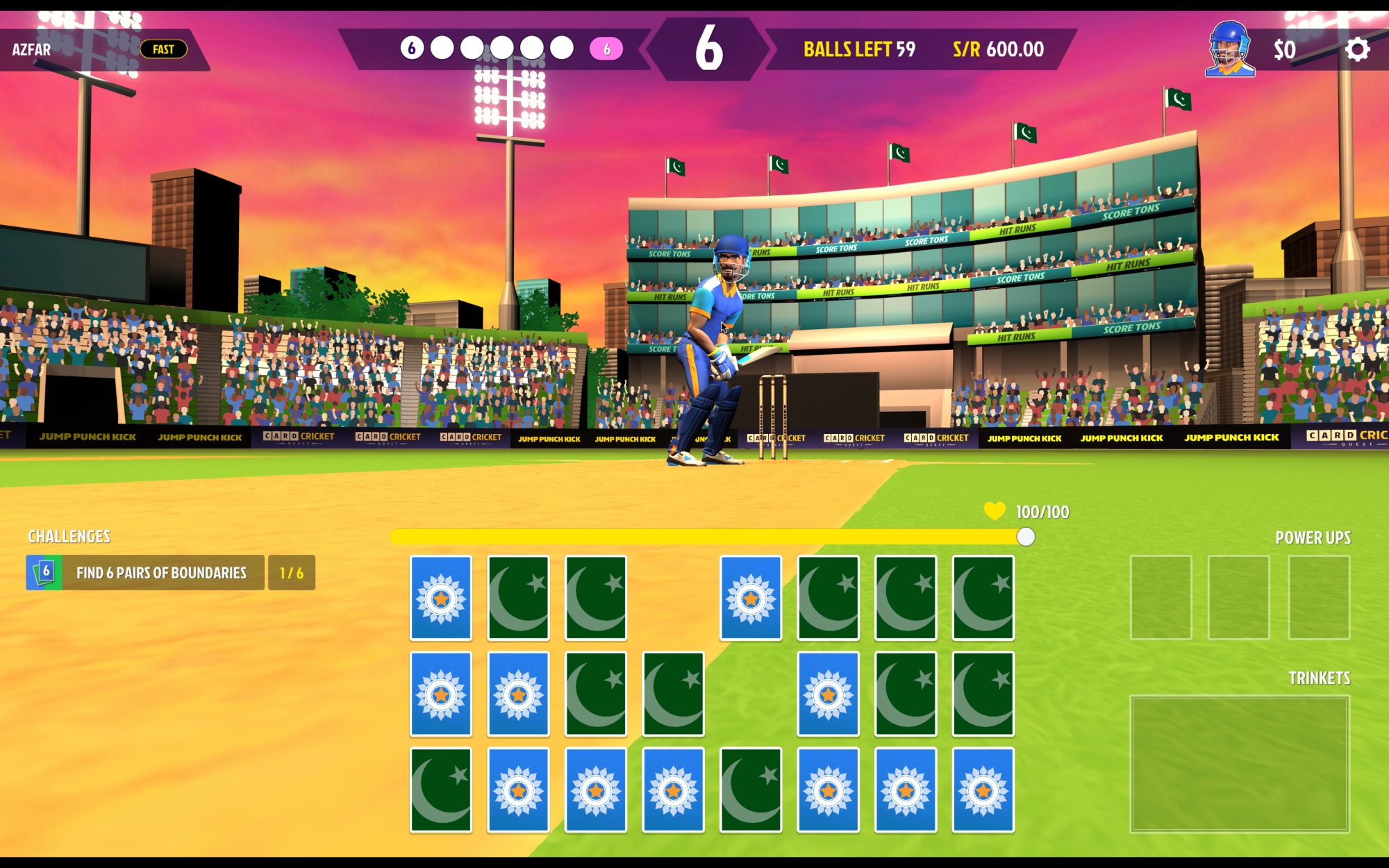Screen dimensions: 1389x868
Task: Open the settings gear menu
Action: click(1357, 49)
